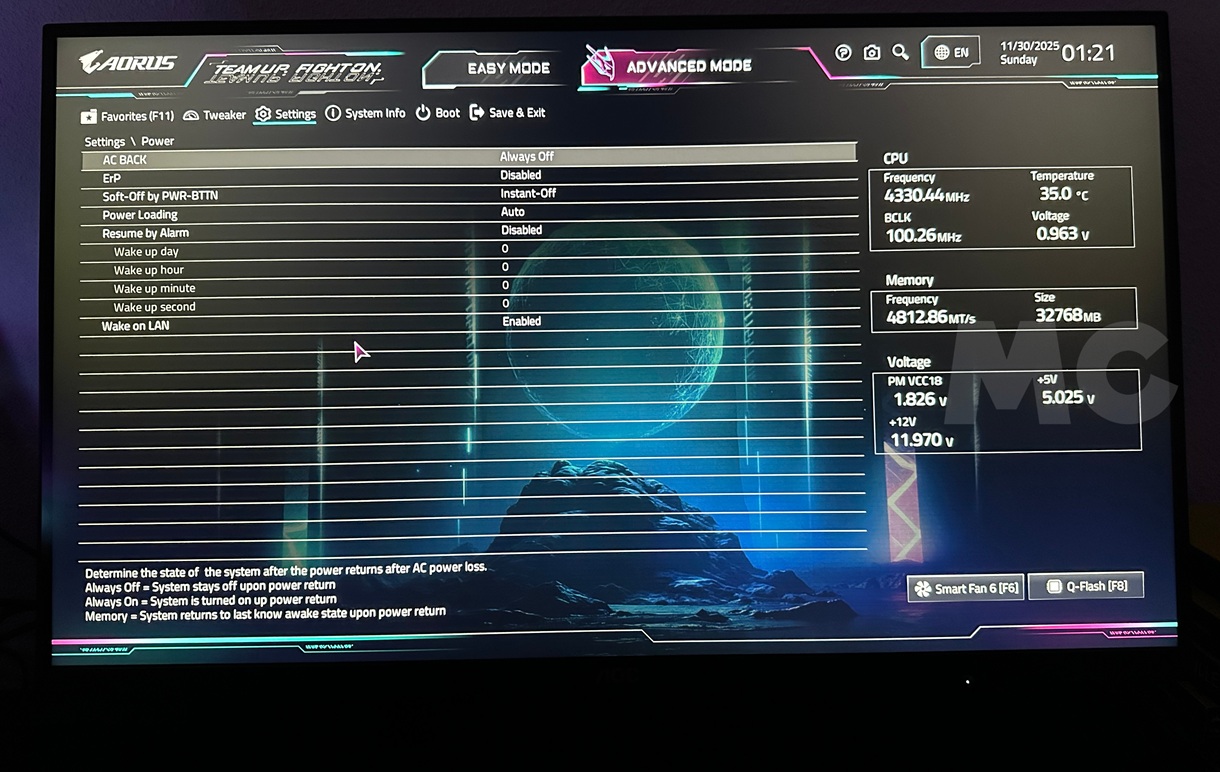1220x772 pixels.
Task: Select the Advanced Mode tab
Action: pyautogui.click(x=688, y=67)
